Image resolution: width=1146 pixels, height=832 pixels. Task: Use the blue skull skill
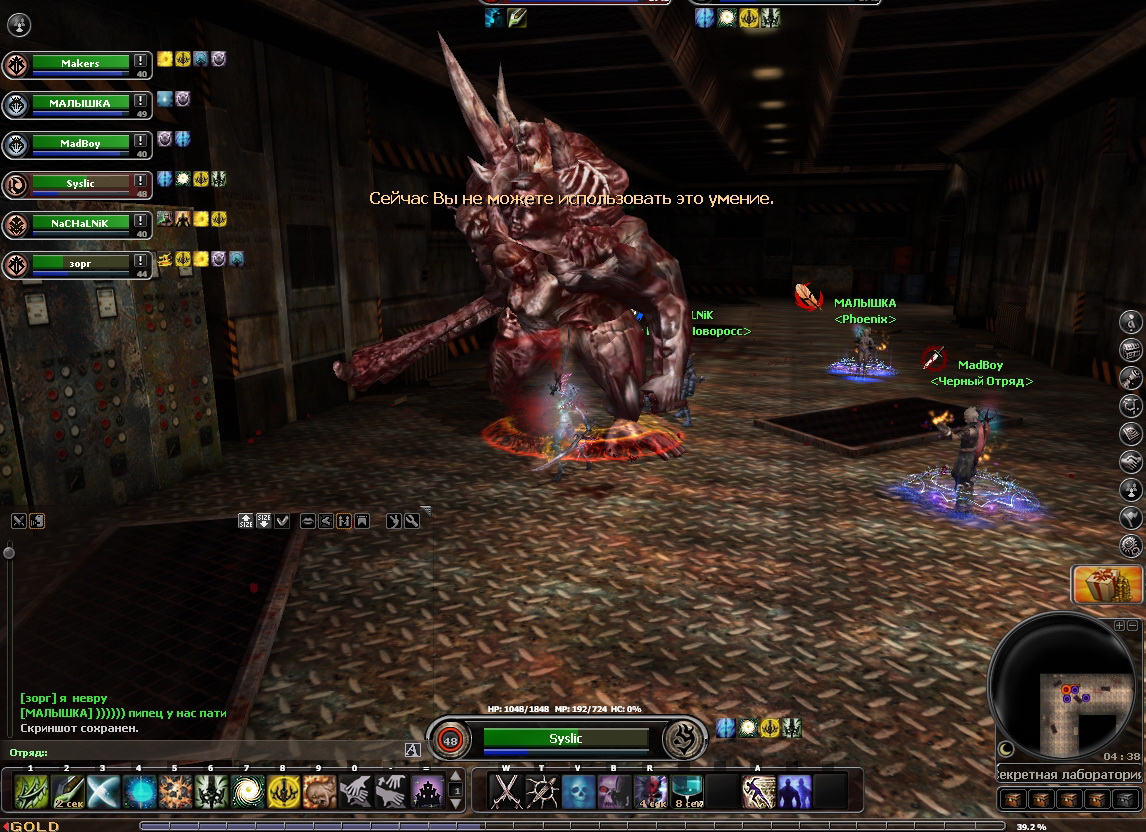tap(579, 792)
